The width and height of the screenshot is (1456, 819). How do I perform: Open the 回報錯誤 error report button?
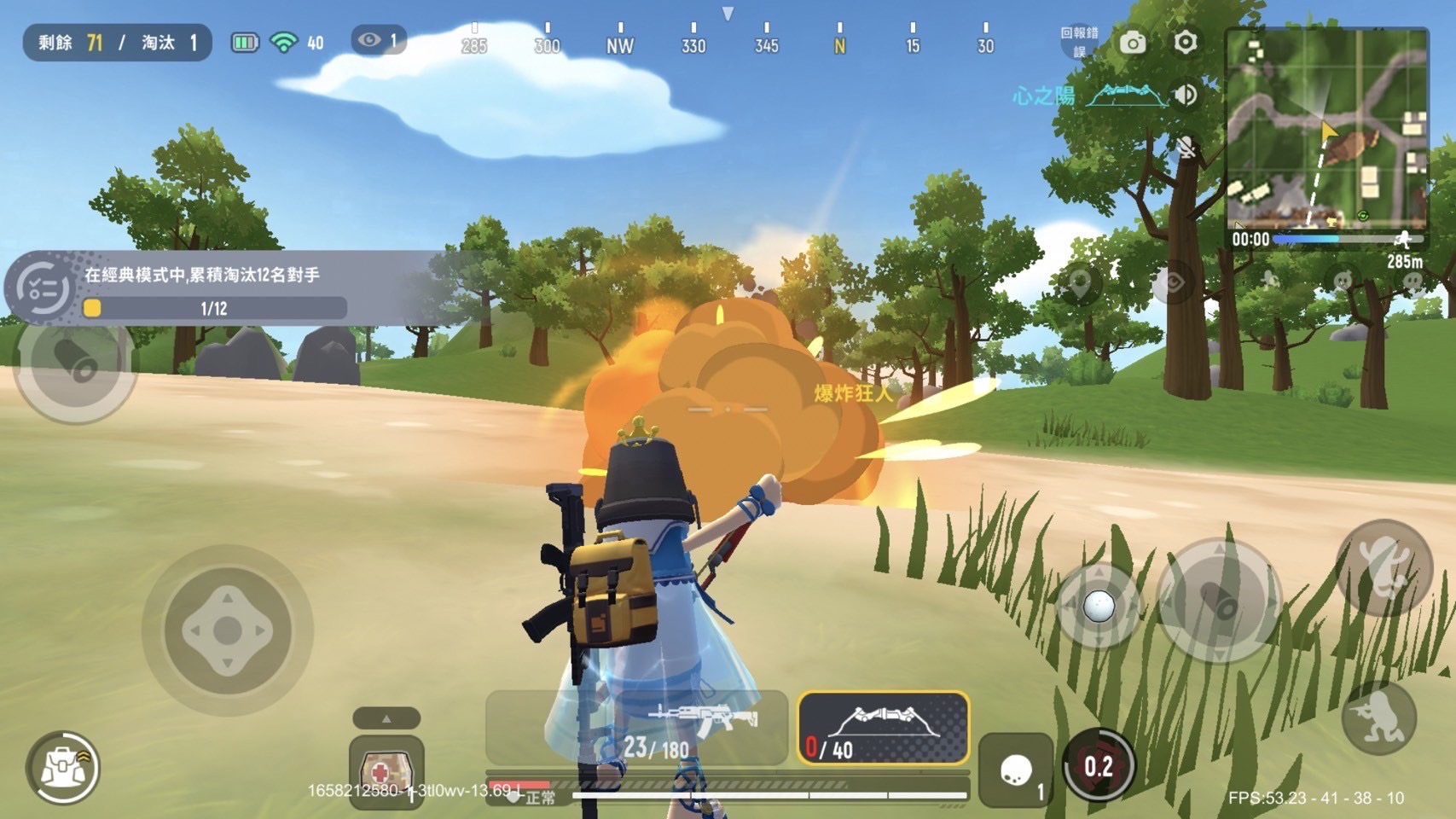[1079, 42]
